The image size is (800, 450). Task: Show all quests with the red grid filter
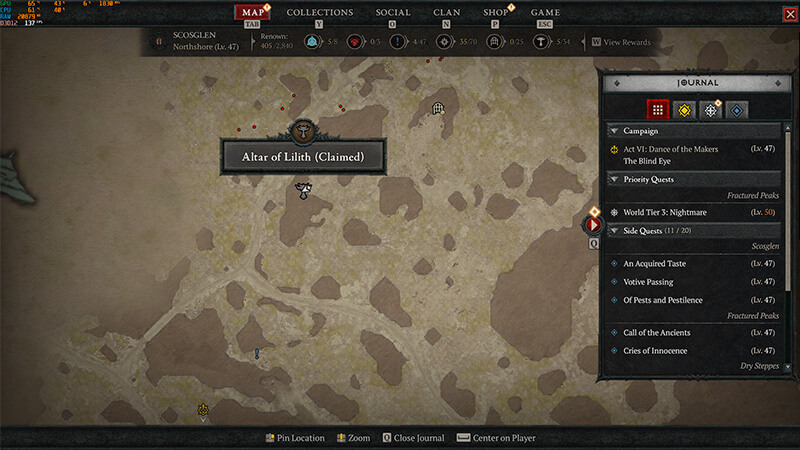click(658, 110)
